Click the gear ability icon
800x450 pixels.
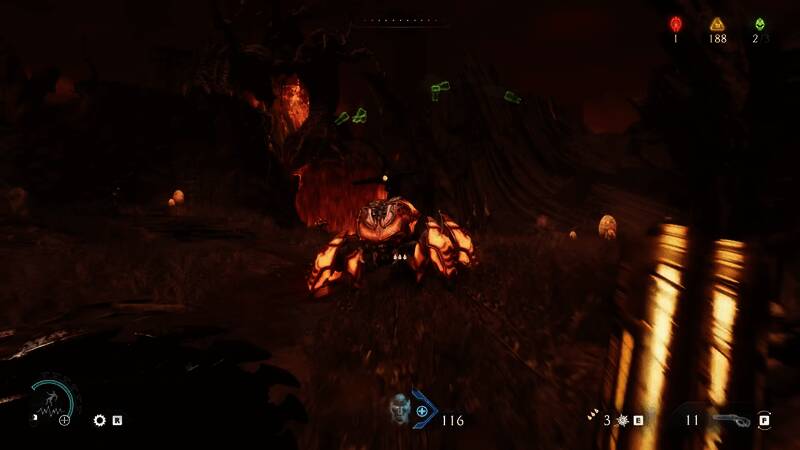(100, 421)
